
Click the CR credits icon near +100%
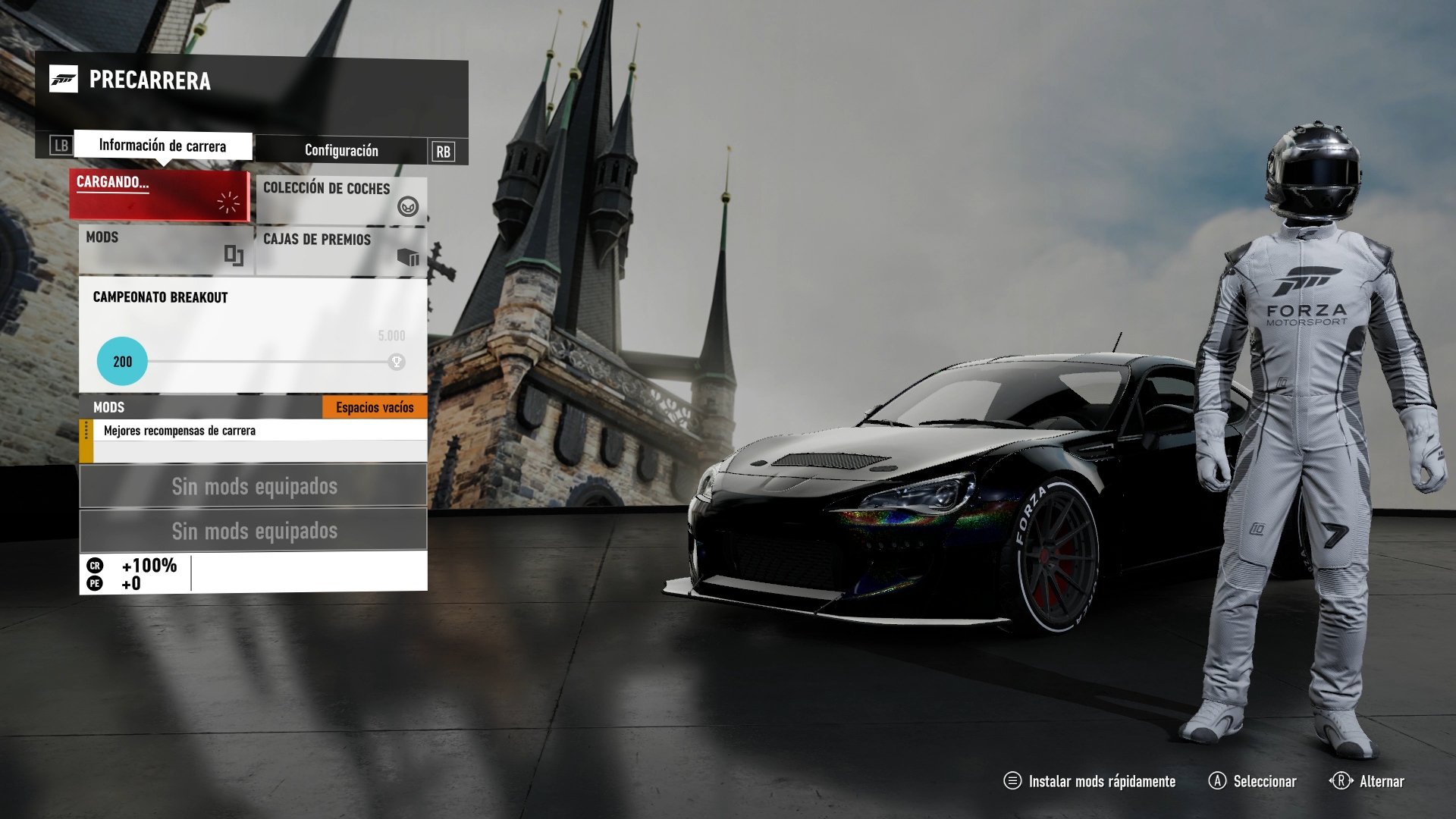(97, 564)
